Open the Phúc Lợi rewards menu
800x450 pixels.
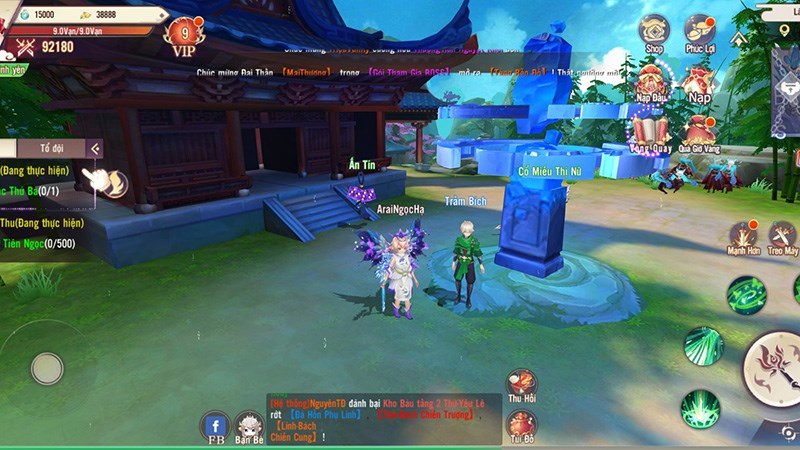[698, 31]
